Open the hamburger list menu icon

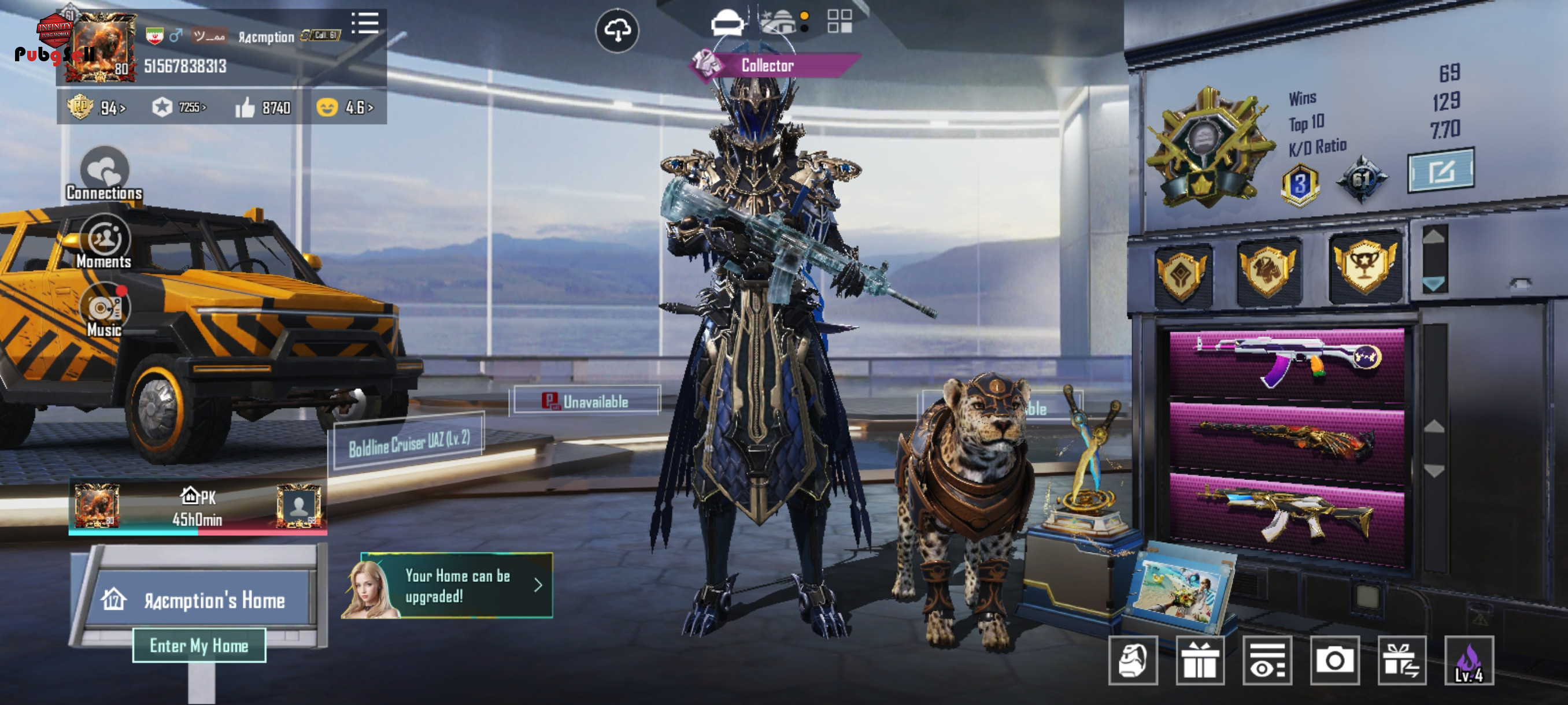[365, 24]
